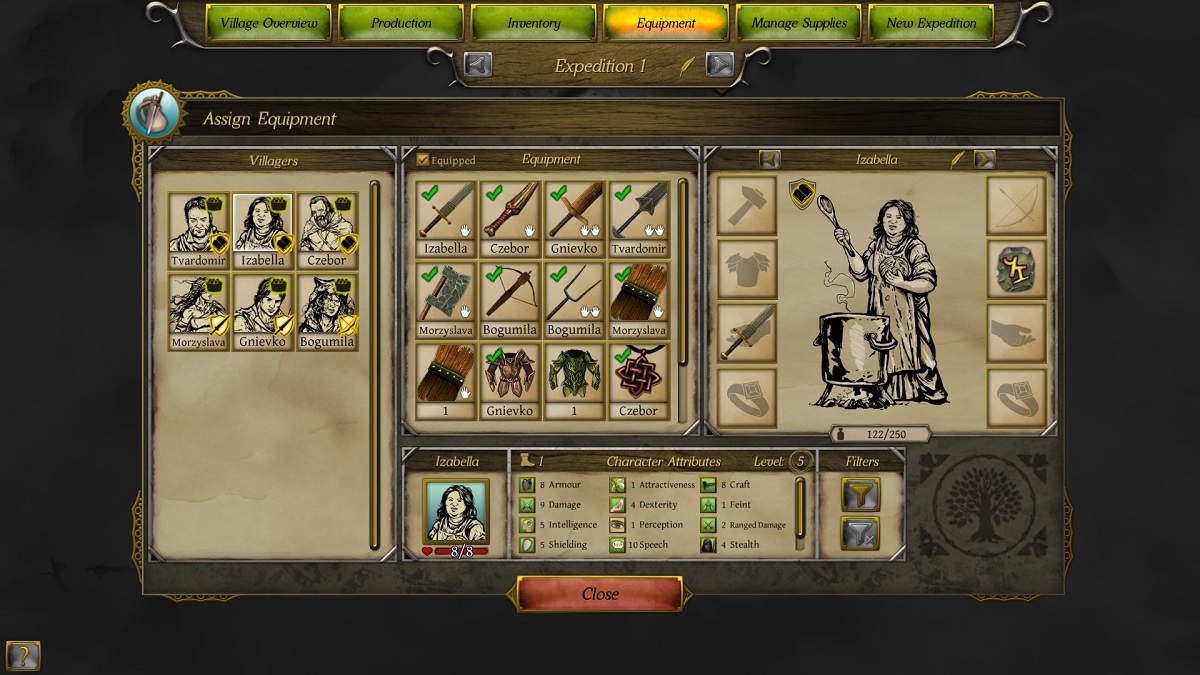Viewport: 1200px width, 675px height.
Task: Open the Inventory tab
Action: coord(533,23)
